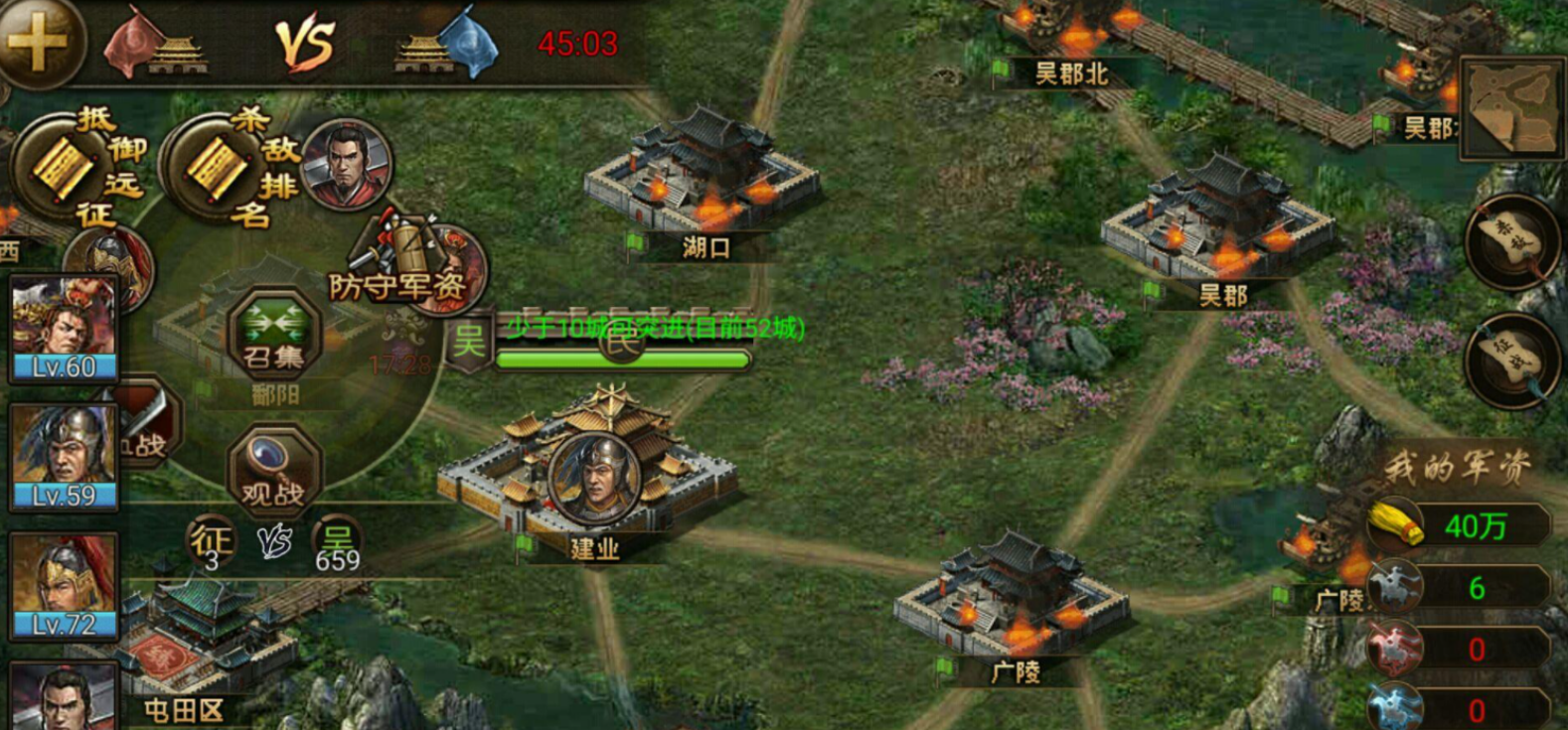The image size is (1568, 730).
Task: Select the Lv.60 general portrait
Action: (65, 328)
